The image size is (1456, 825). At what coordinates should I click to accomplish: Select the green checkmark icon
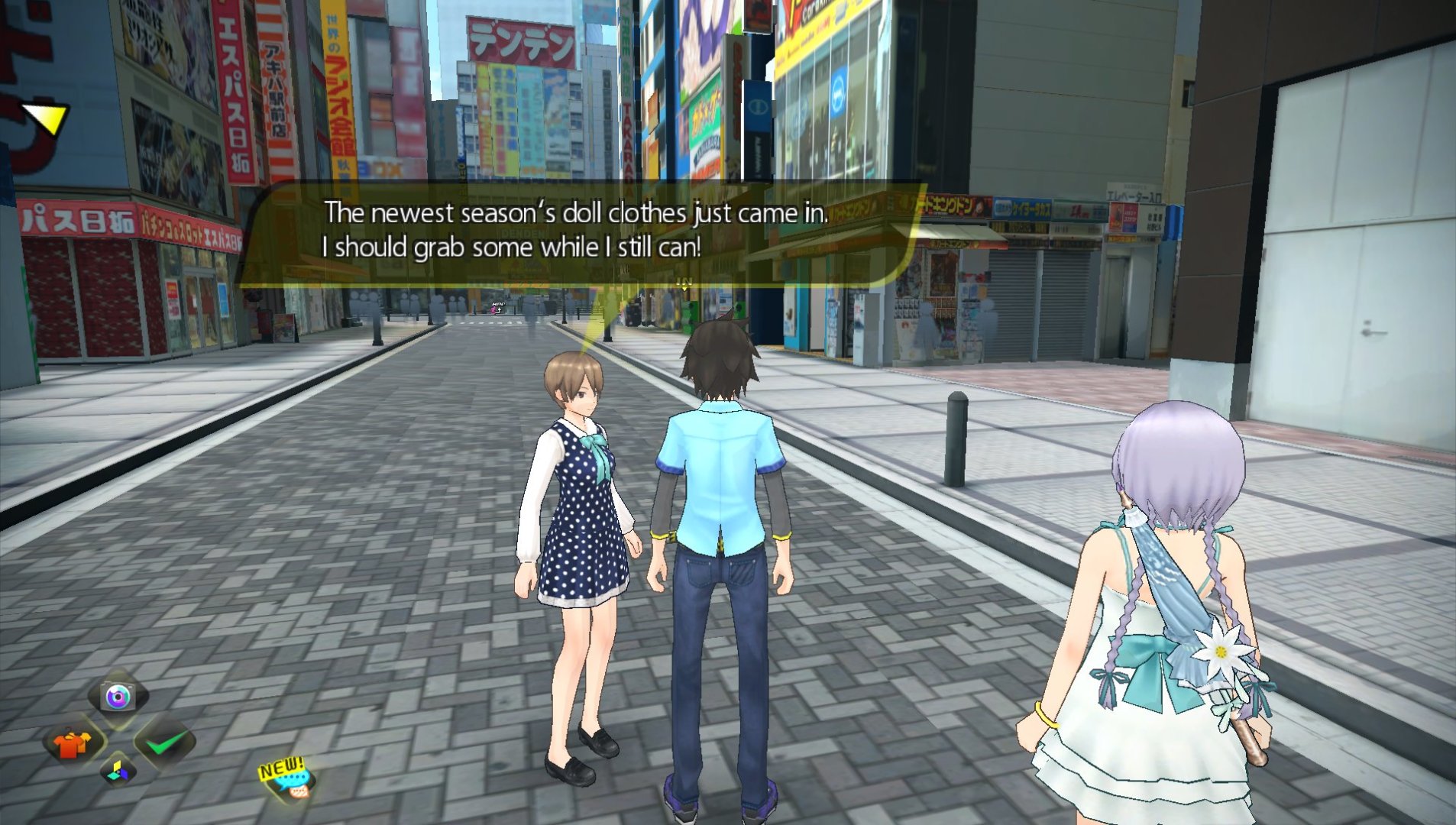[165, 741]
